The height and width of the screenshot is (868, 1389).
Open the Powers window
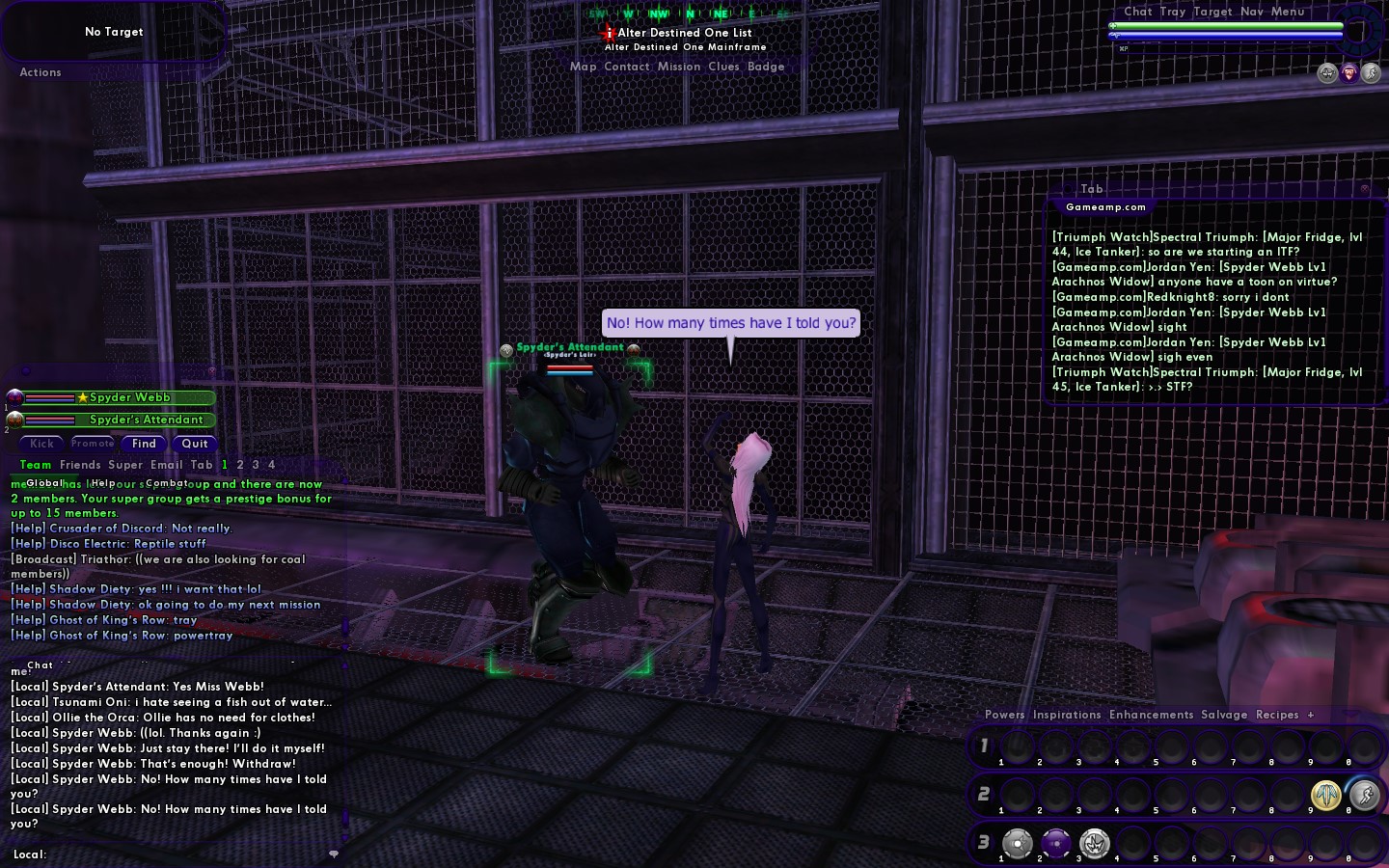pyautogui.click(x=1004, y=715)
